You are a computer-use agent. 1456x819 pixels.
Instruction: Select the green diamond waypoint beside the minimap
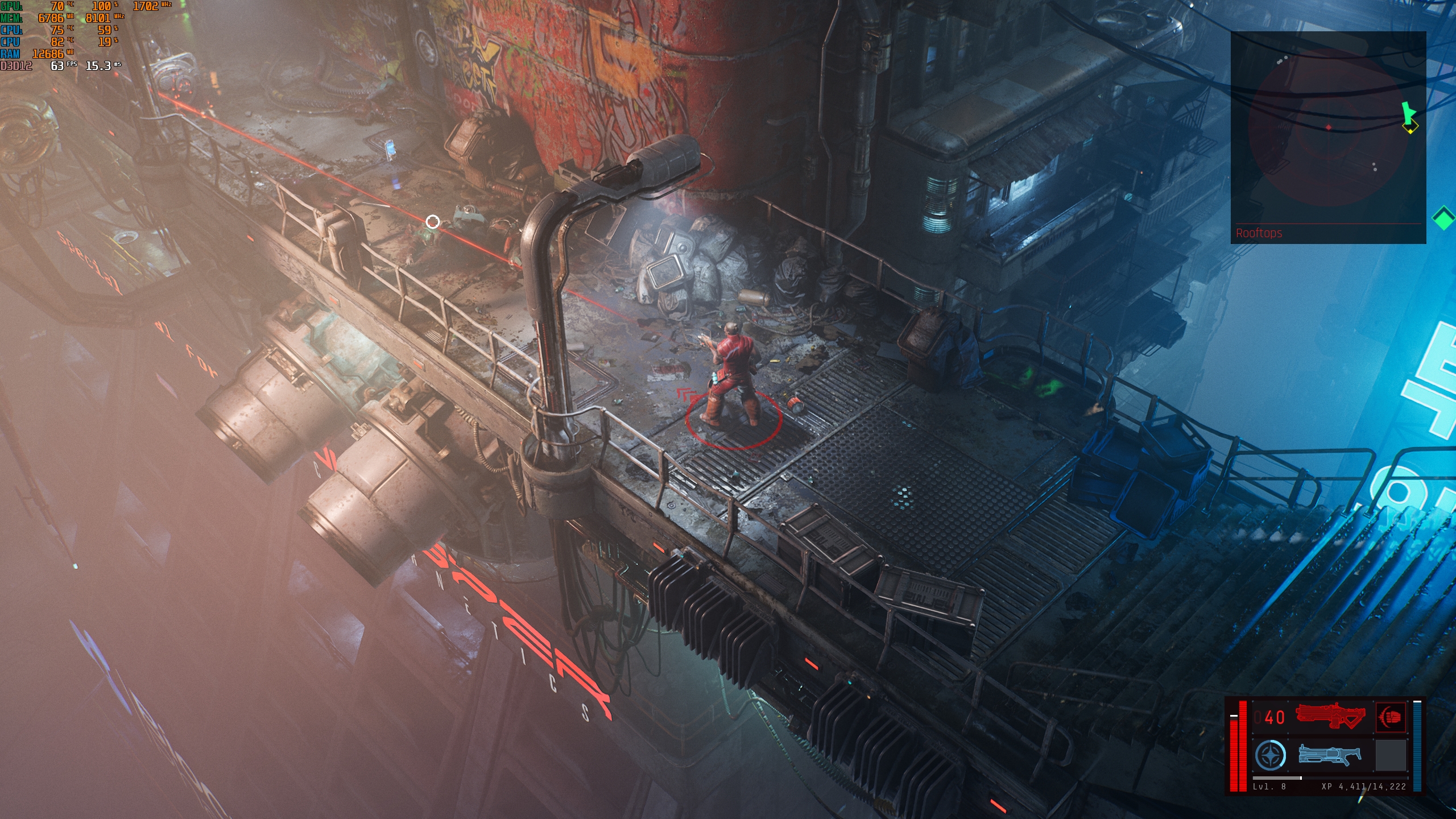tap(1443, 218)
